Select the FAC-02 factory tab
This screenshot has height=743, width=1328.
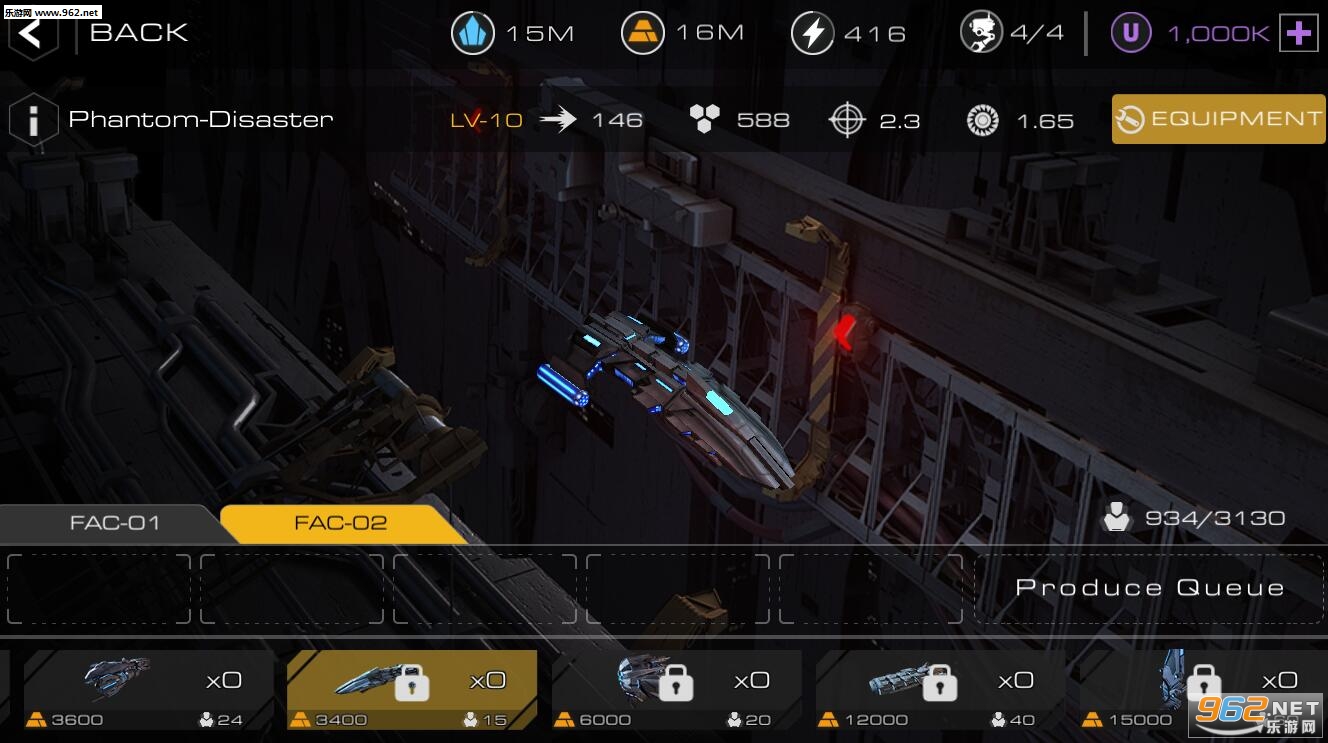[x=340, y=523]
